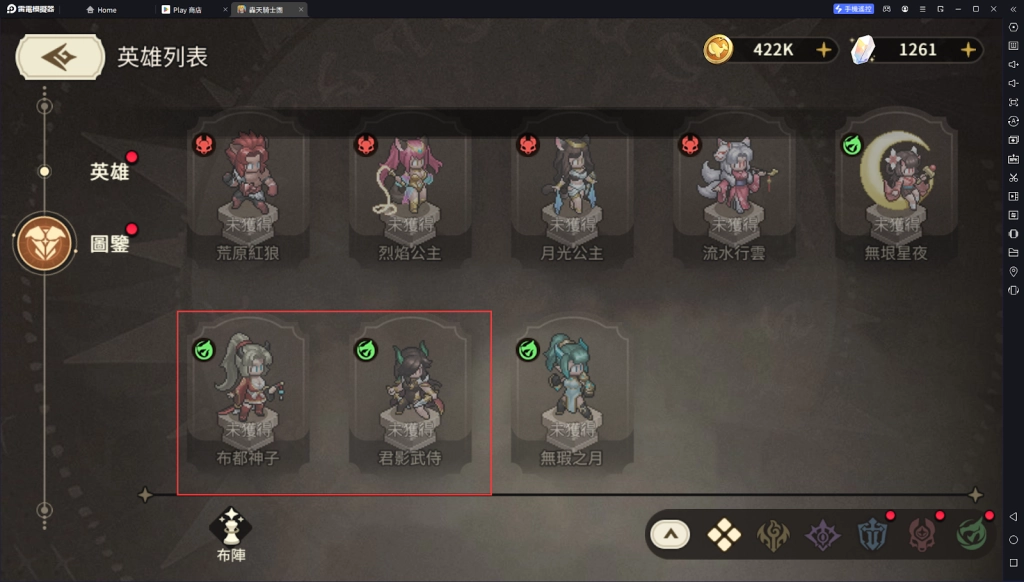1024x582 pixels.
Task: Go back using the arrow button
Action: pos(59,57)
